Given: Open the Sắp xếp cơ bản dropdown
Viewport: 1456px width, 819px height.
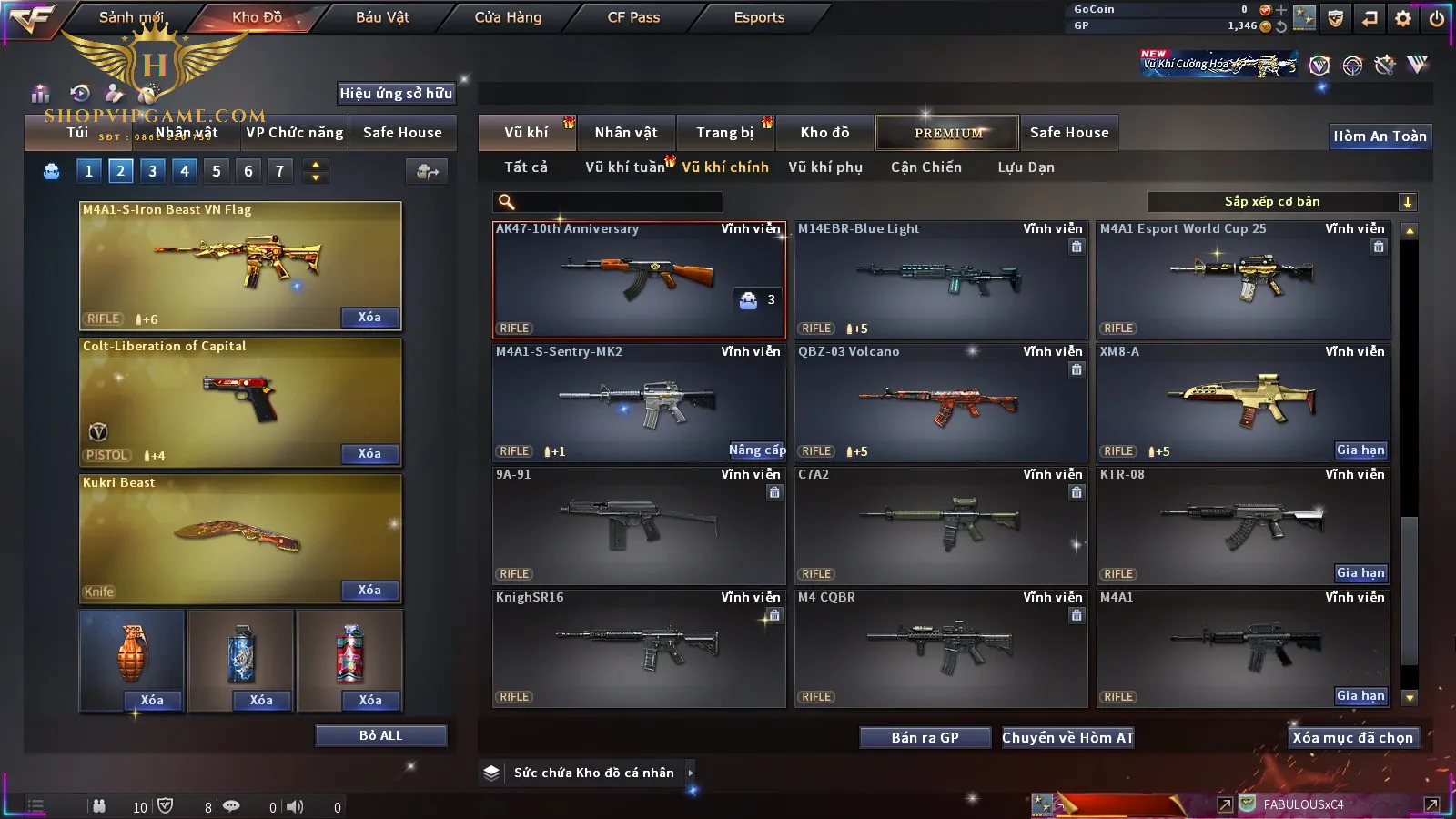Looking at the screenshot, I should click(x=1281, y=202).
